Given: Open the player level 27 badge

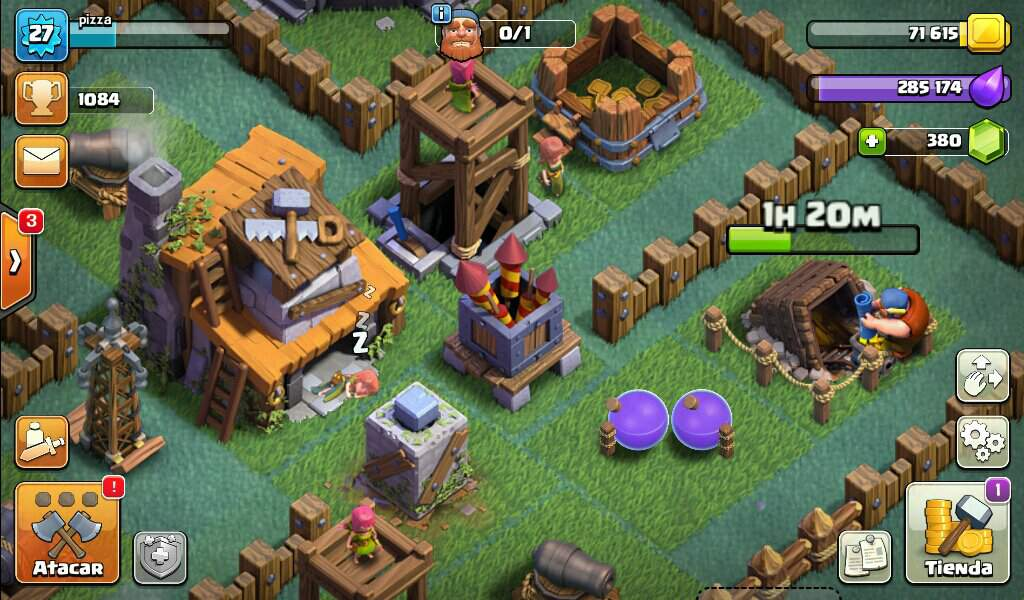Looking at the screenshot, I should (x=41, y=33).
